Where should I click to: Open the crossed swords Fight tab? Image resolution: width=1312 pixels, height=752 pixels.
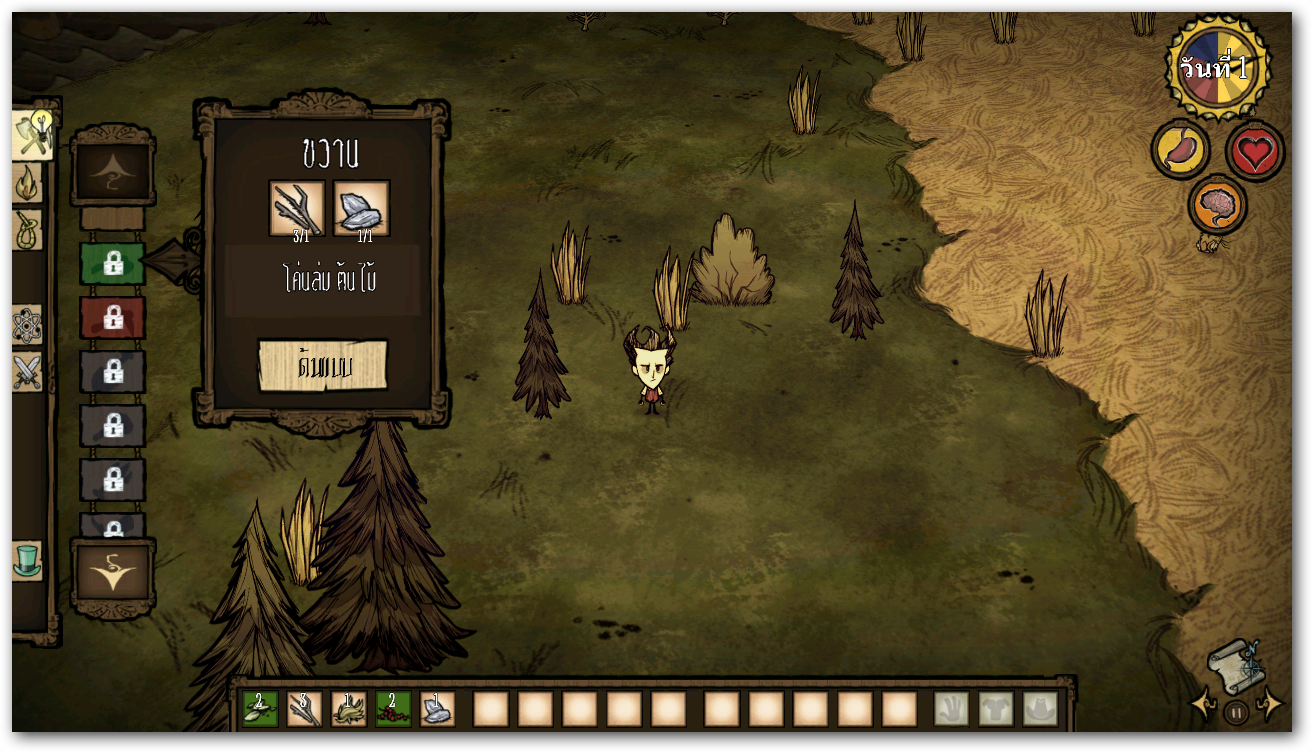coord(27,372)
